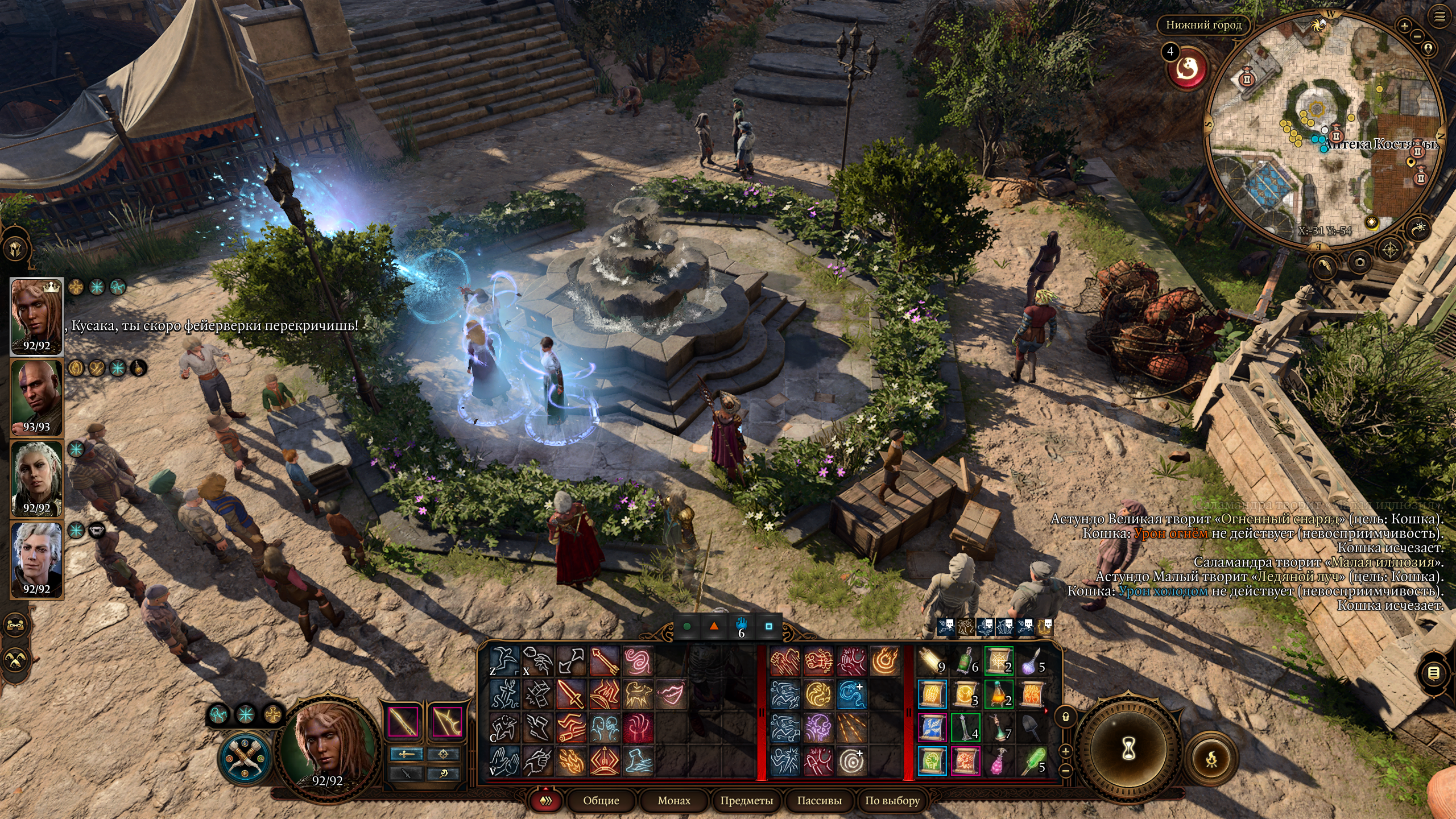The height and width of the screenshot is (819, 1456).
Task: Select the white-haired companion portrait
Action: point(36,560)
